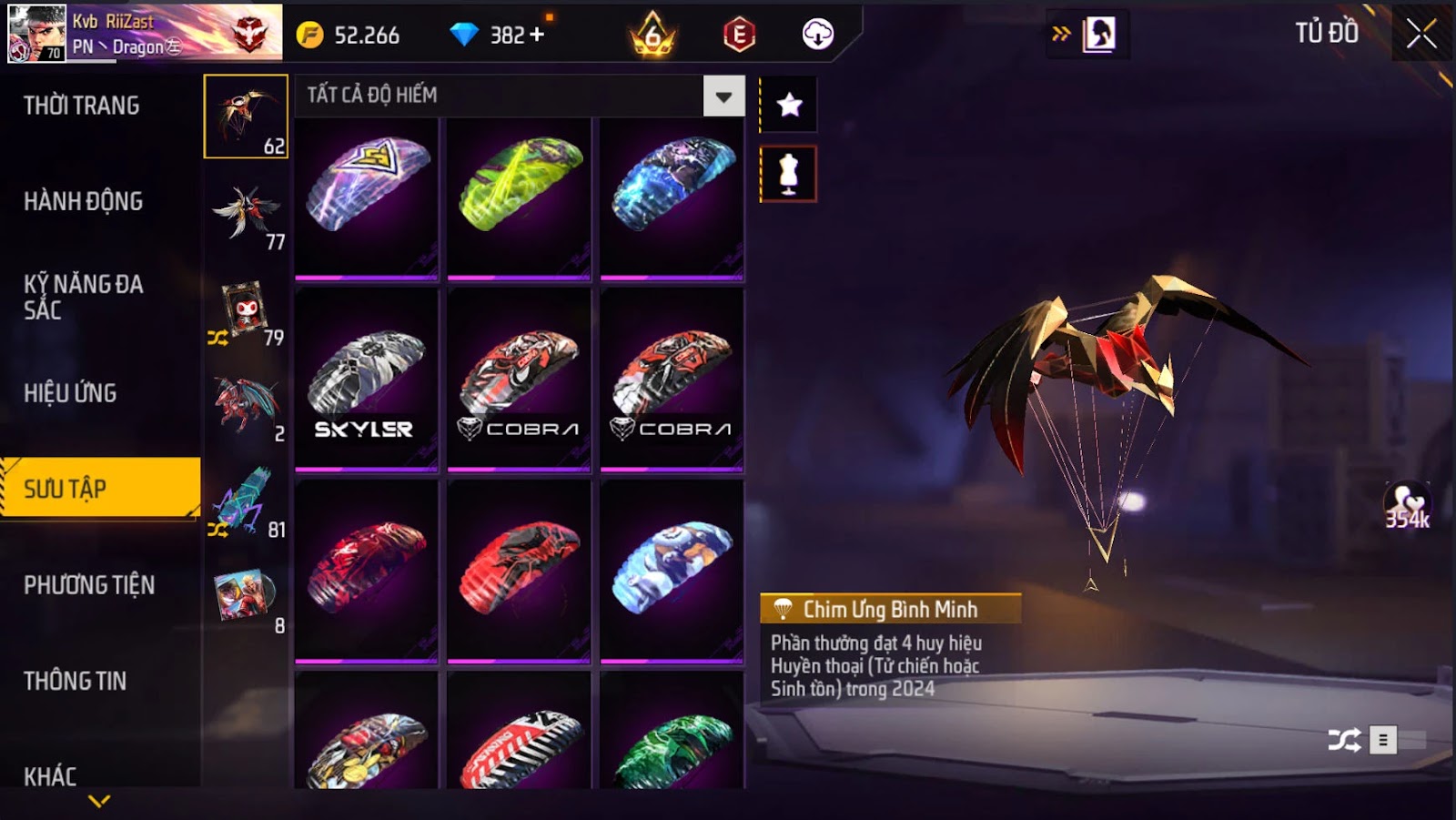Add diamonds with the plus button
Image resolution: width=1456 pixels, height=820 pixels.
(536, 35)
